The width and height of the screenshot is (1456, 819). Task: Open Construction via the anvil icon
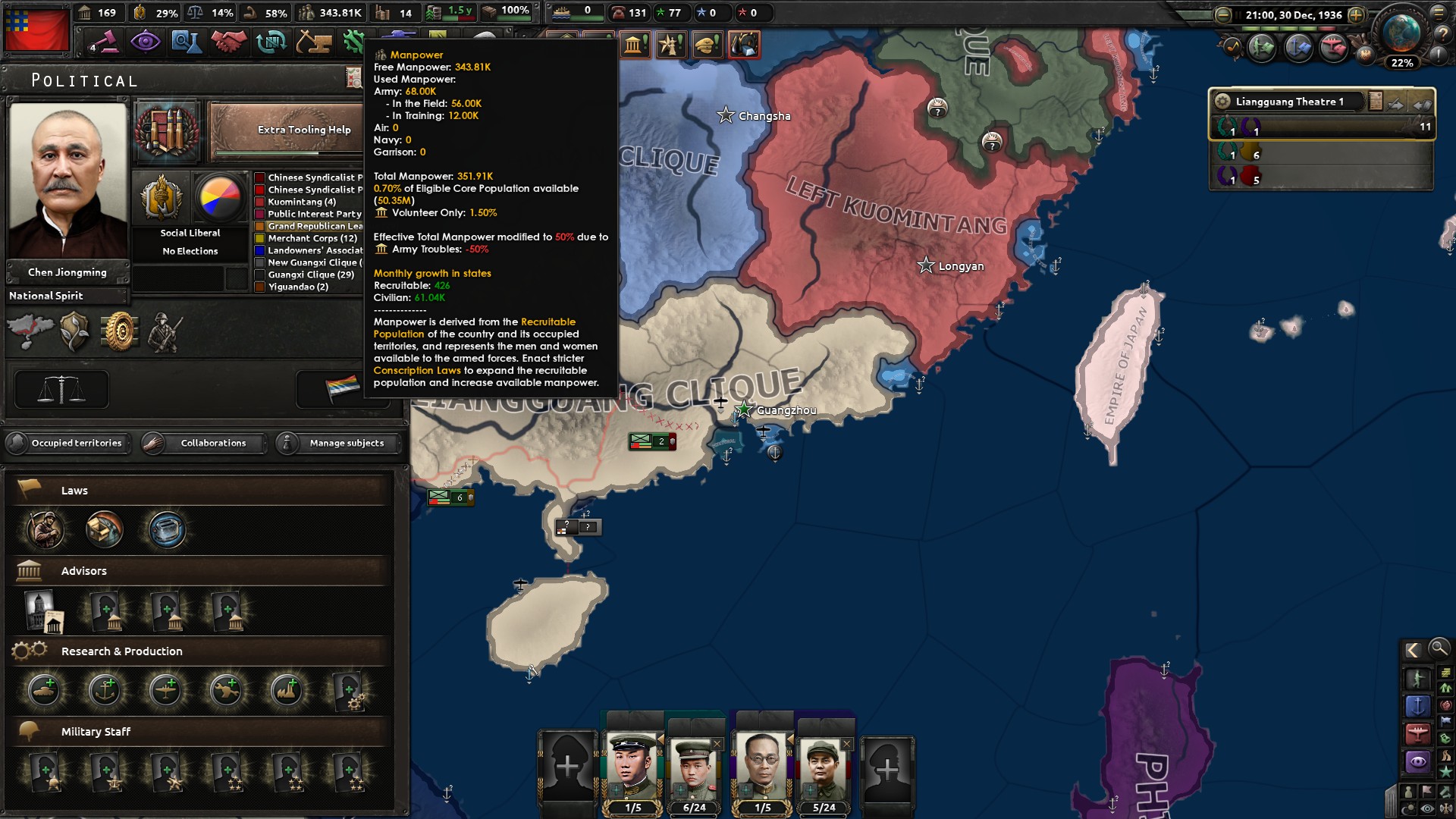pyautogui.click(x=312, y=42)
